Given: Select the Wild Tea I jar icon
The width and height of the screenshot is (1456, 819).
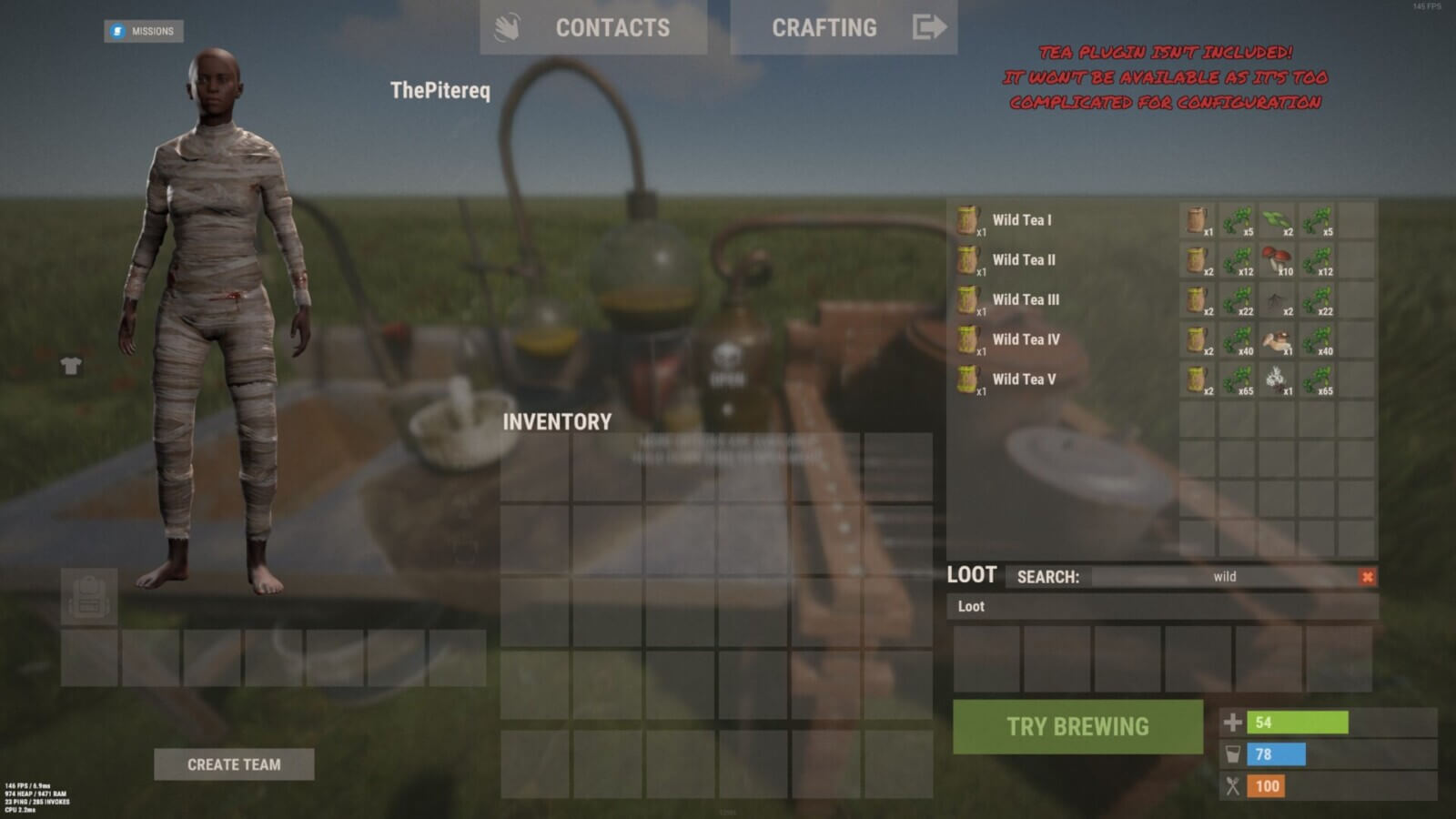Looking at the screenshot, I should click(966, 219).
